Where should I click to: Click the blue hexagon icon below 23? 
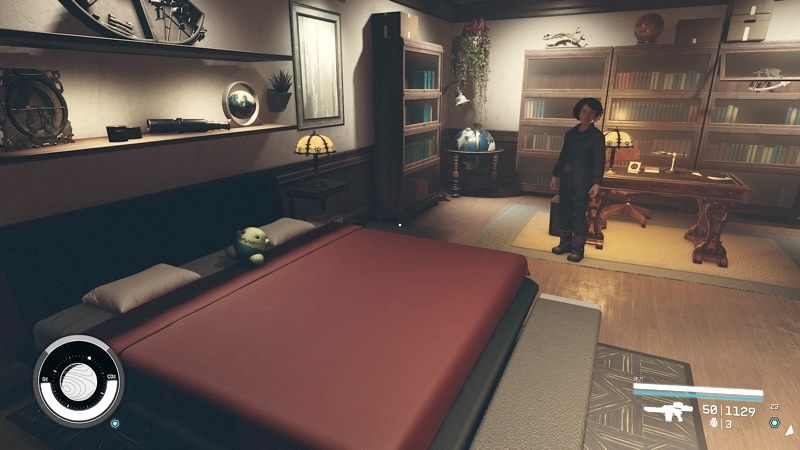coord(774,422)
